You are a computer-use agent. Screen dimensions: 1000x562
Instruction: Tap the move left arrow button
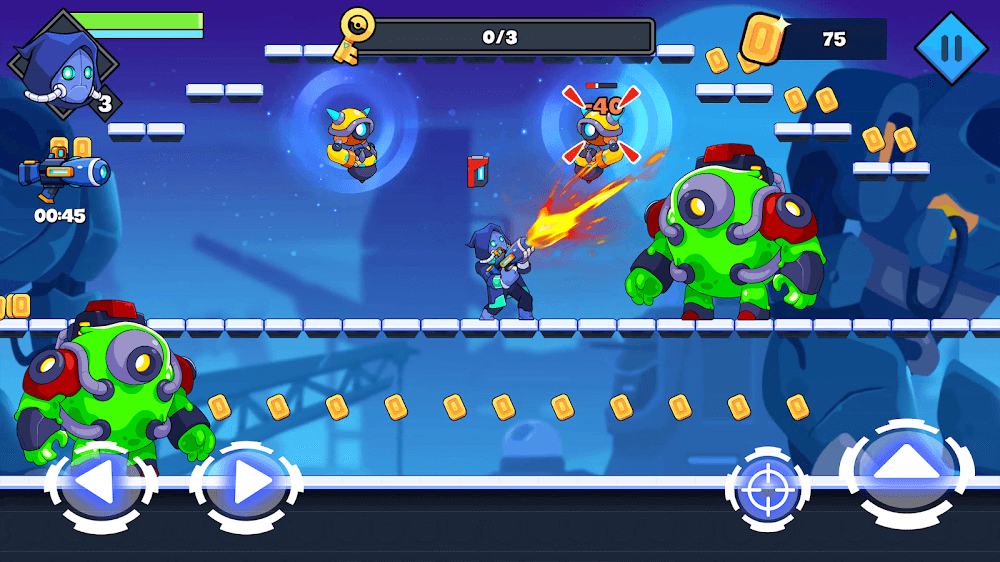click(100, 486)
